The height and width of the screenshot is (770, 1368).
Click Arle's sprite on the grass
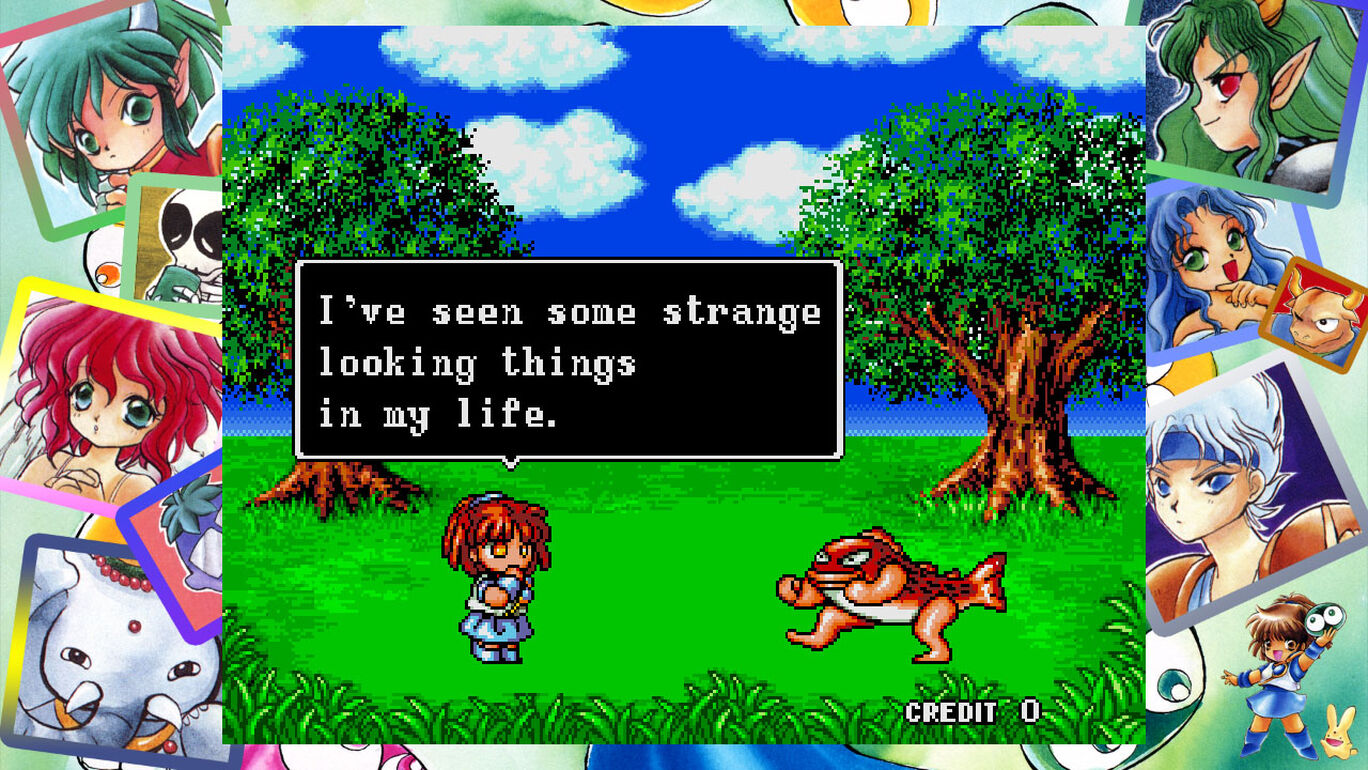[500, 580]
